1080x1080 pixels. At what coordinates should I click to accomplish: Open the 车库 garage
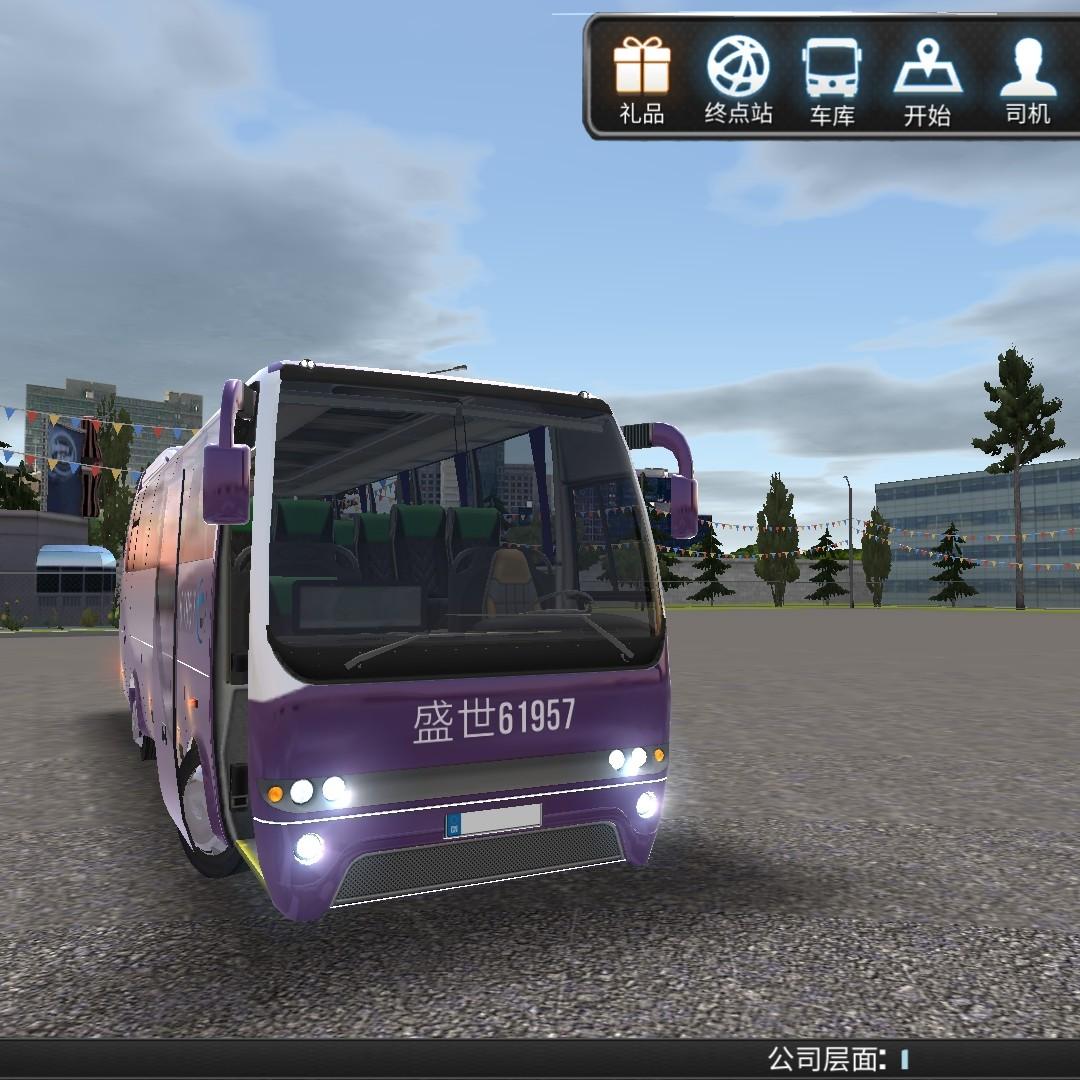click(831, 78)
